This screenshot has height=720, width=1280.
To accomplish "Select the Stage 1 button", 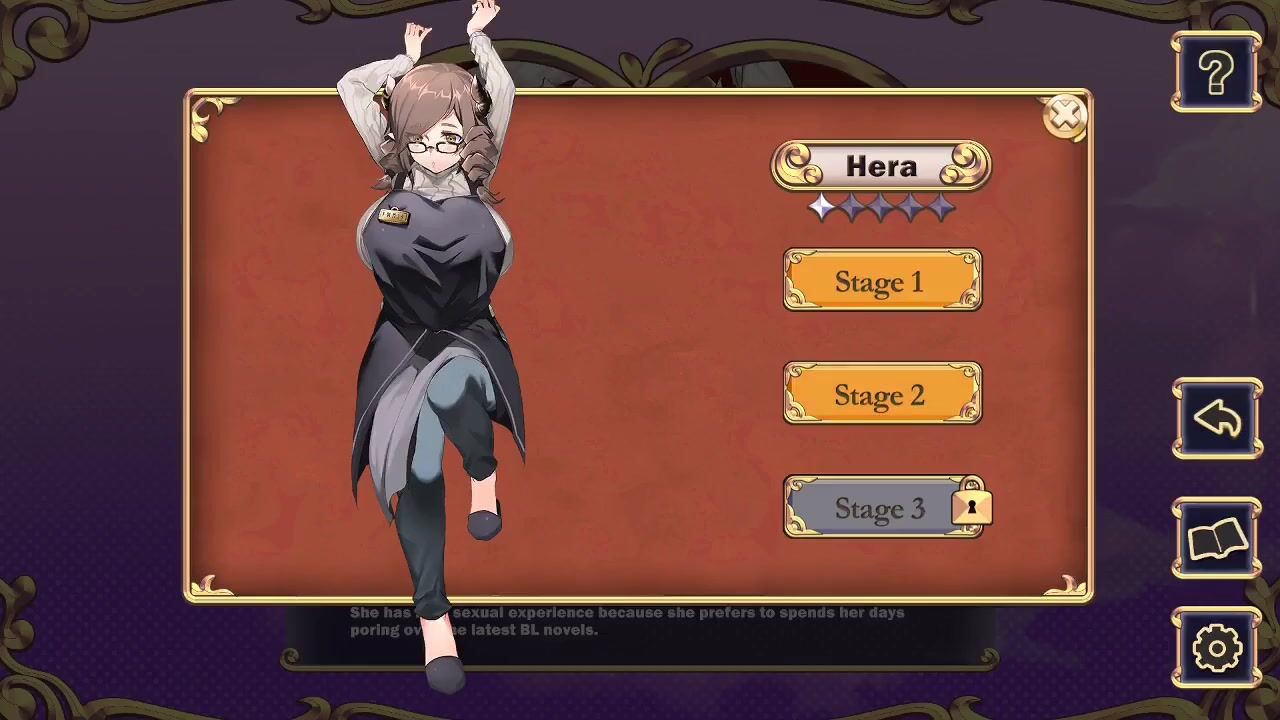I will tap(882, 281).
